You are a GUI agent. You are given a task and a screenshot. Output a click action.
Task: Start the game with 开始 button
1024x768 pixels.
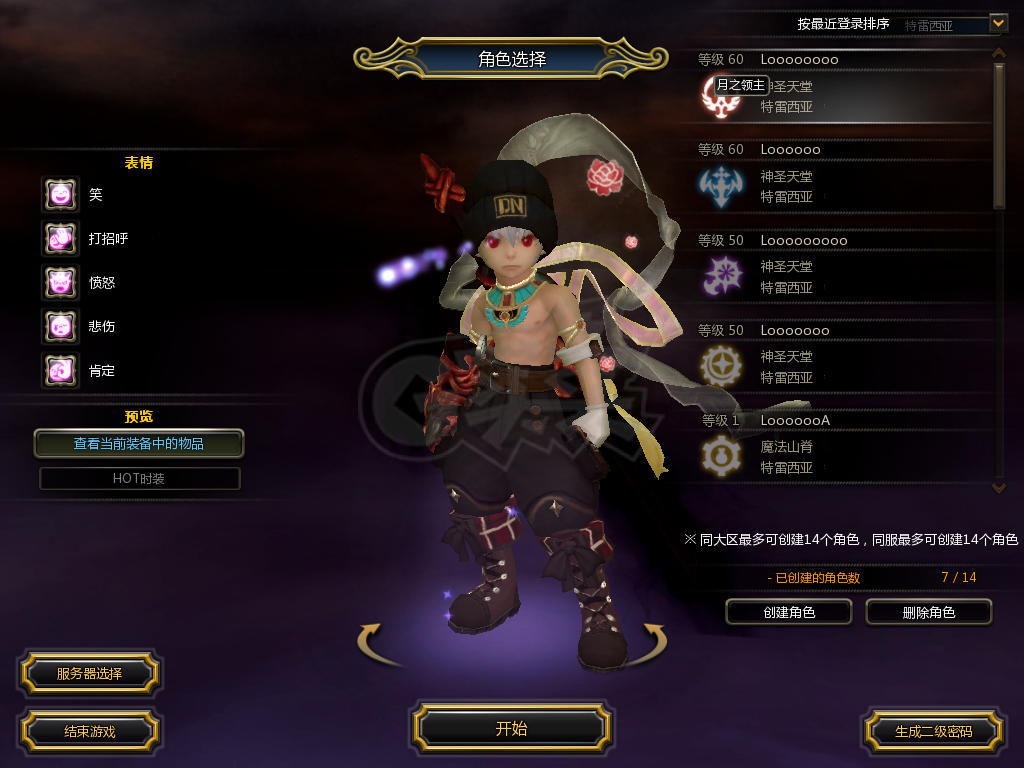[511, 728]
